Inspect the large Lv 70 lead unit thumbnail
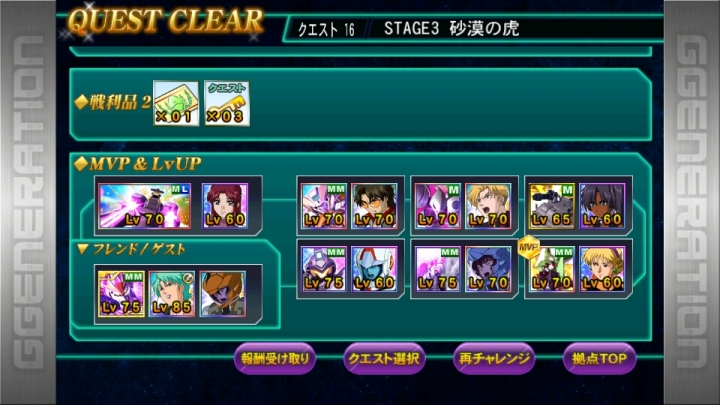Viewport: 720px width, 405px height. click(146, 203)
